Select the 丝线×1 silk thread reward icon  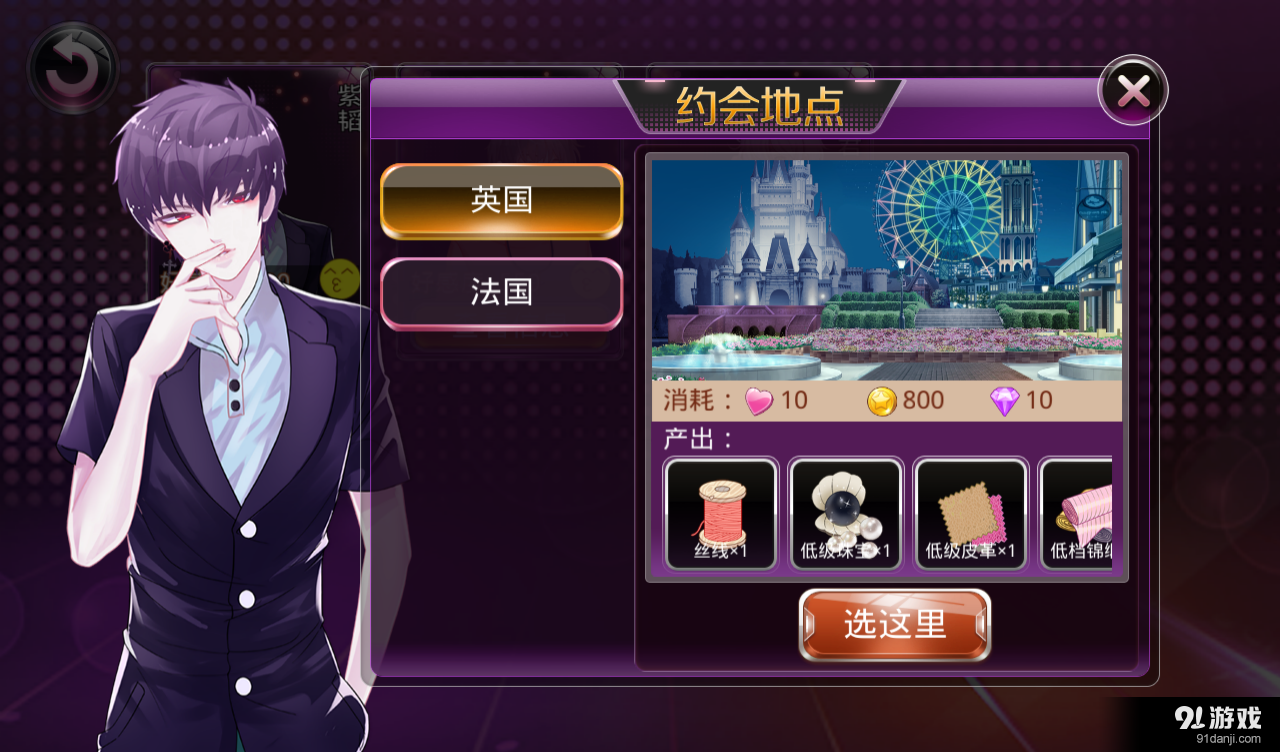point(720,513)
